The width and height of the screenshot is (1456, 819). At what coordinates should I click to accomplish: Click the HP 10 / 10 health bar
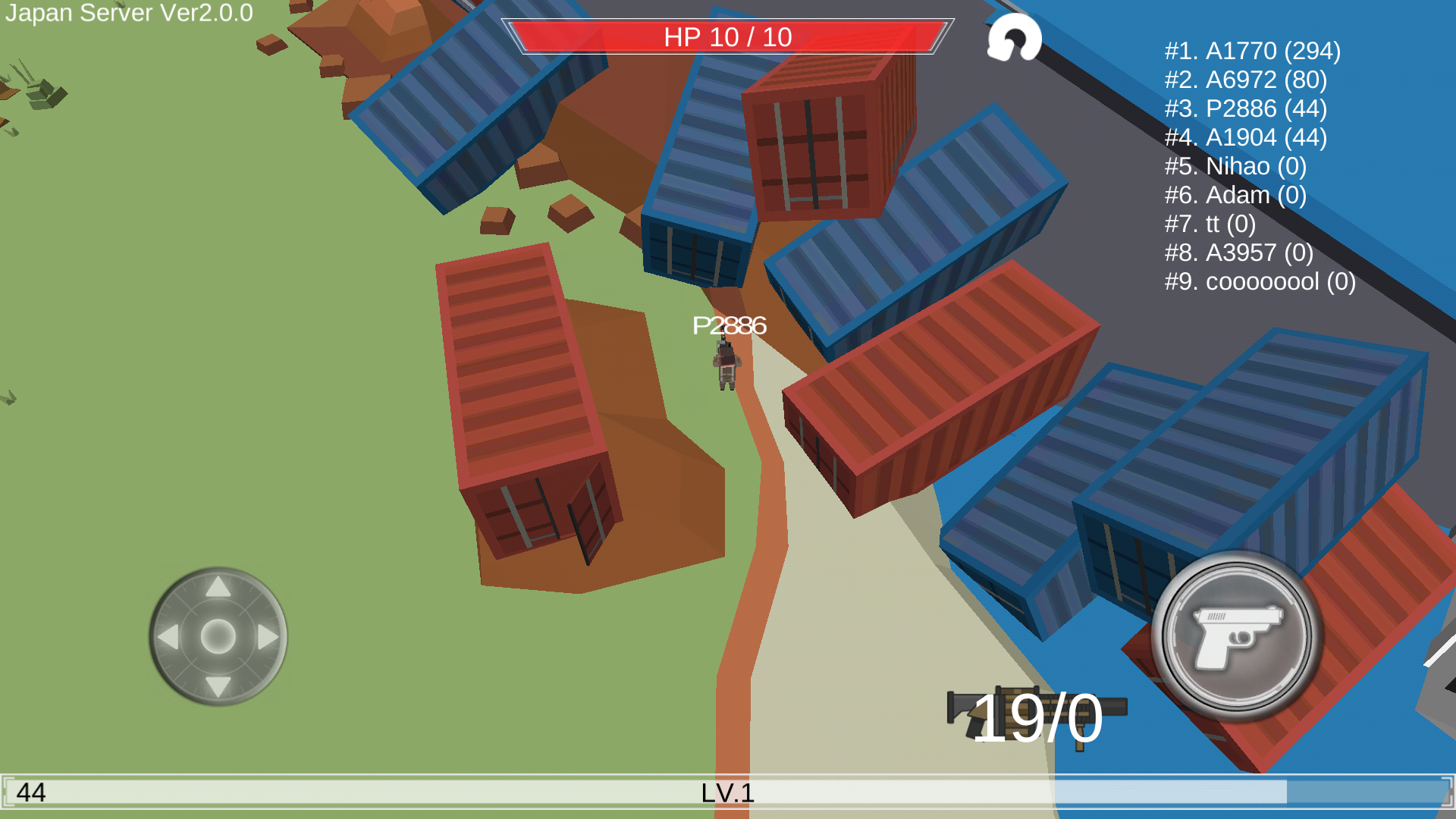pos(727,36)
